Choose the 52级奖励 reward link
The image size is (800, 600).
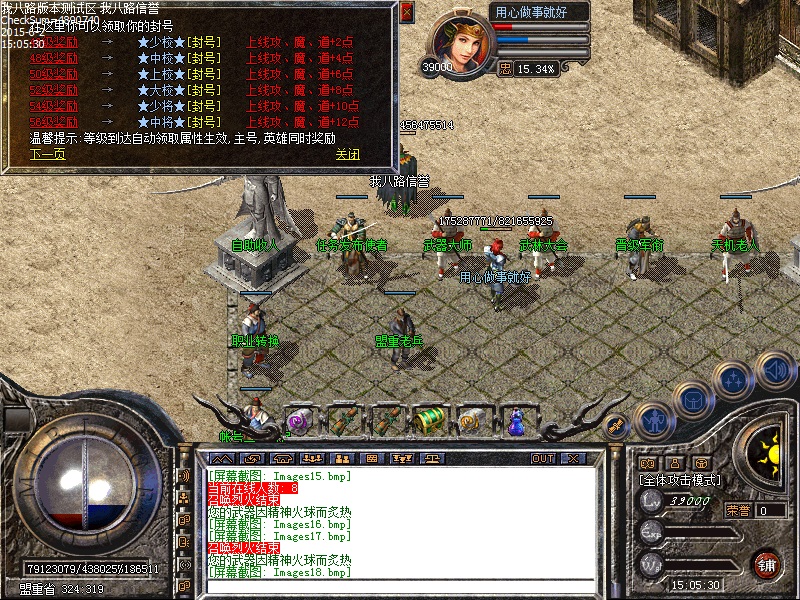[52, 90]
